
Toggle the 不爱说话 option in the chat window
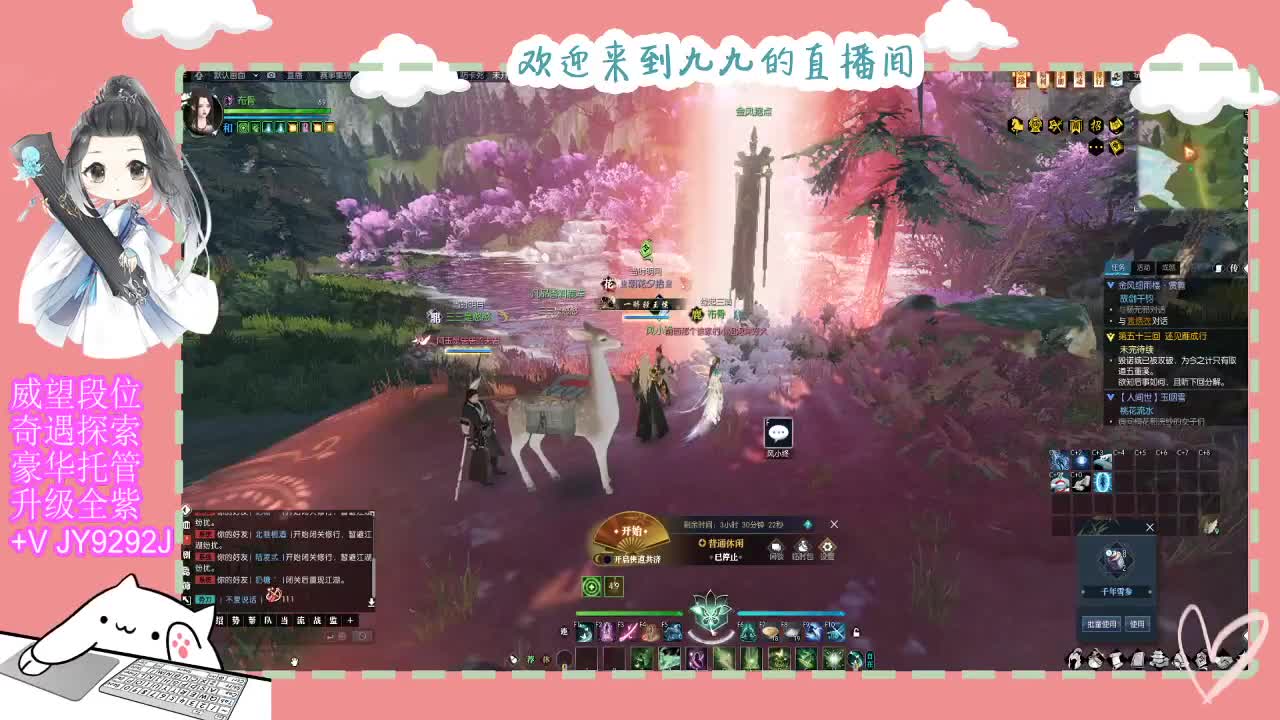coord(240,598)
